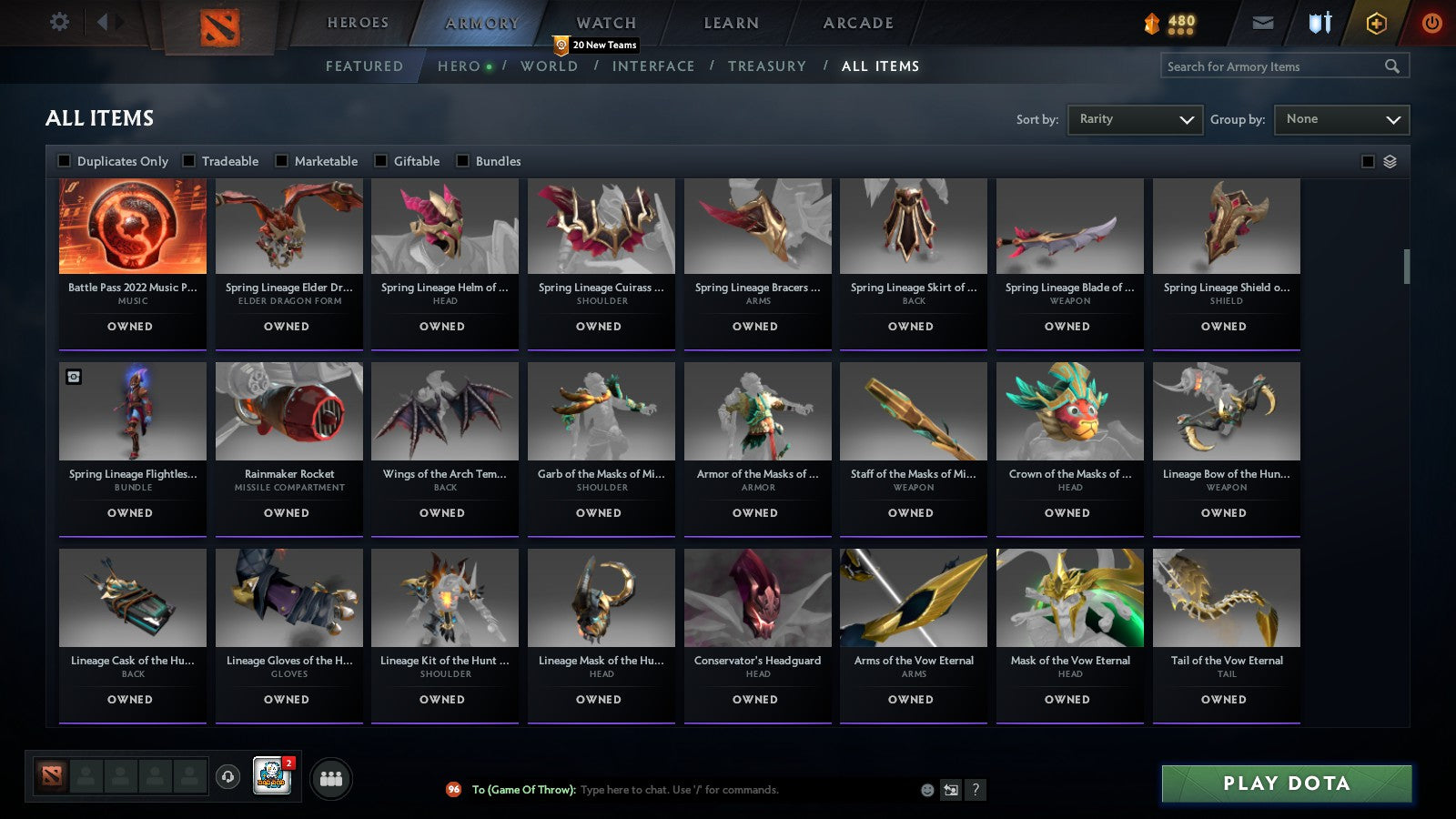Open Dota Plus via the gold hexagon icon

(x=1377, y=22)
